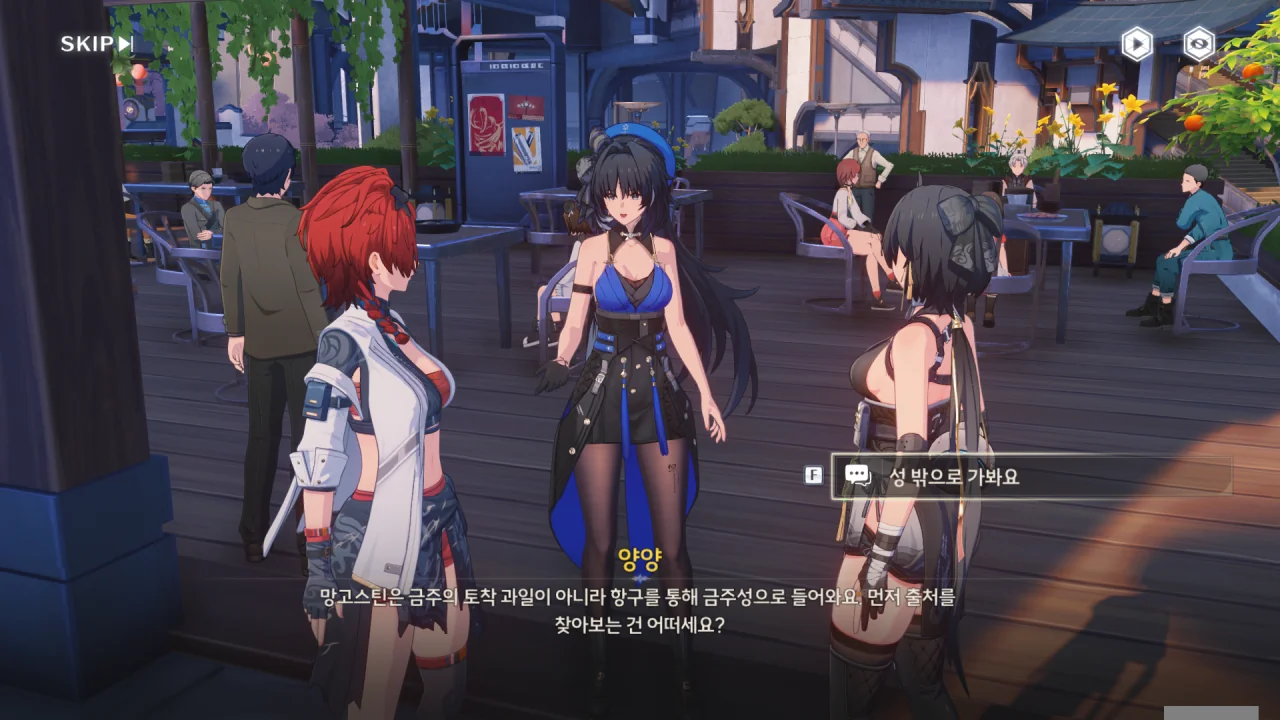1280x720 pixels.
Task: Skip the cutscene with the SKIP button
Action: (x=96, y=44)
